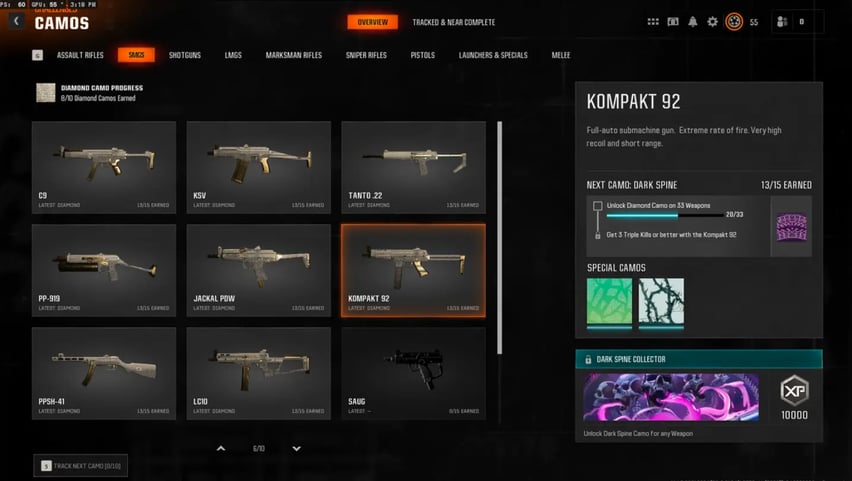Switch to the Melee category
Image resolution: width=852 pixels, height=481 pixels.
561,55
